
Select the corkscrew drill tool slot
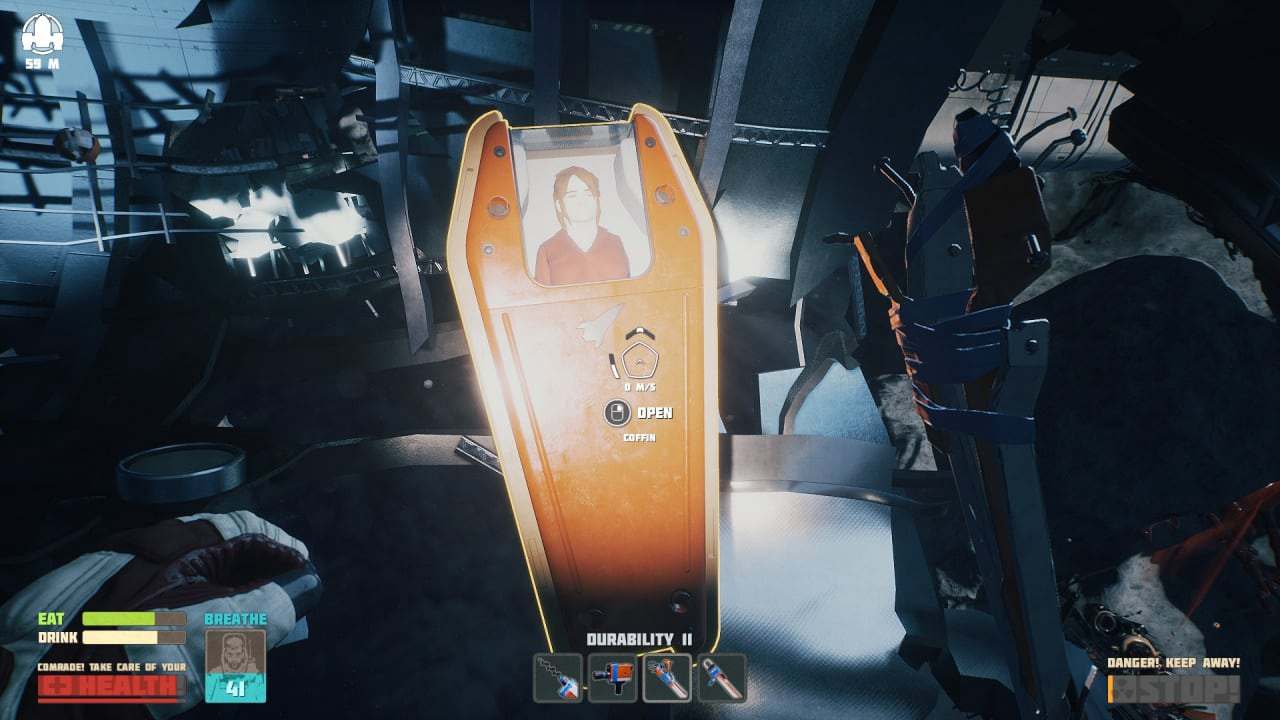coord(557,677)
